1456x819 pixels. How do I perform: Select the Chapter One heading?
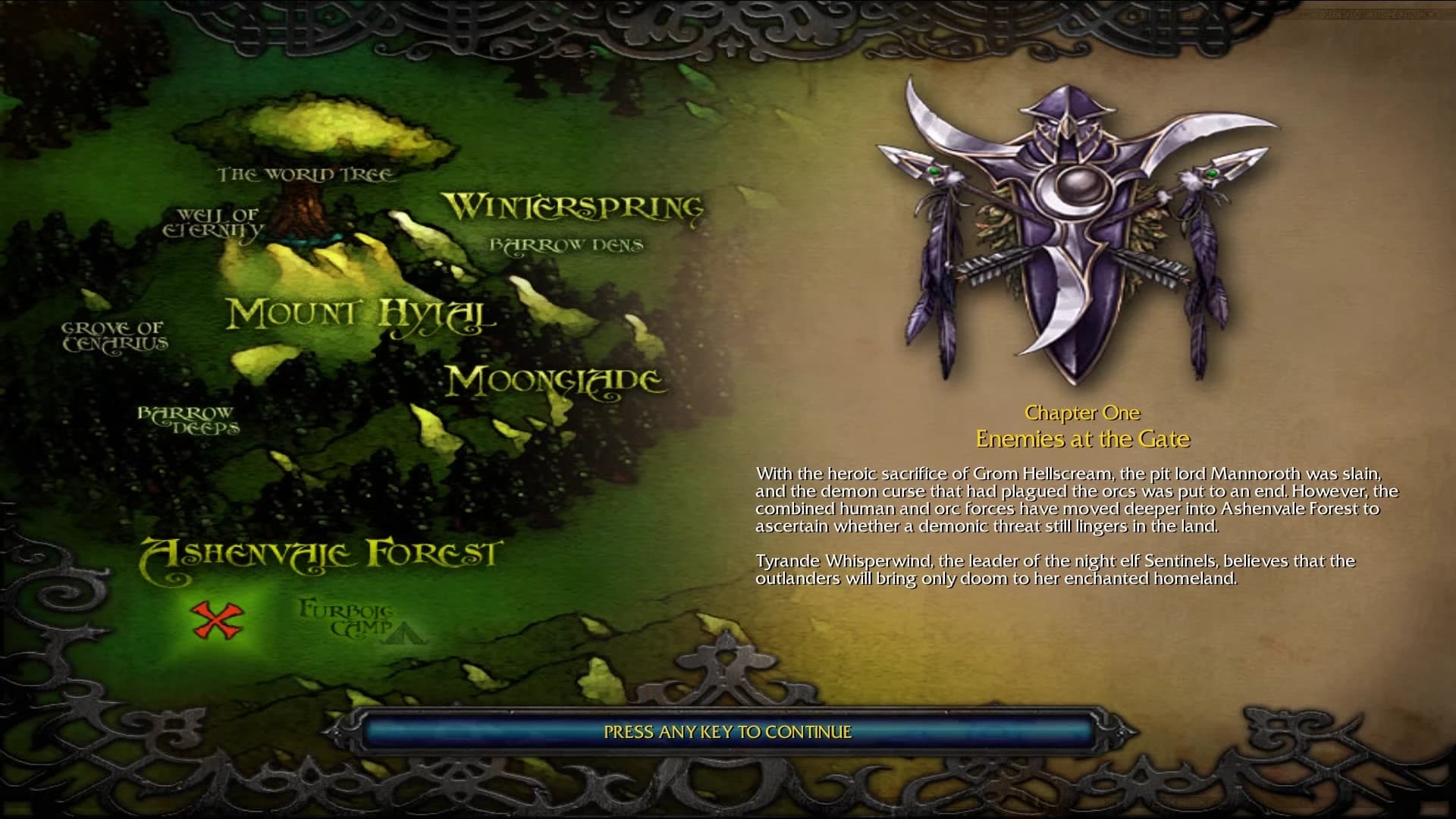pos(1083,413)
